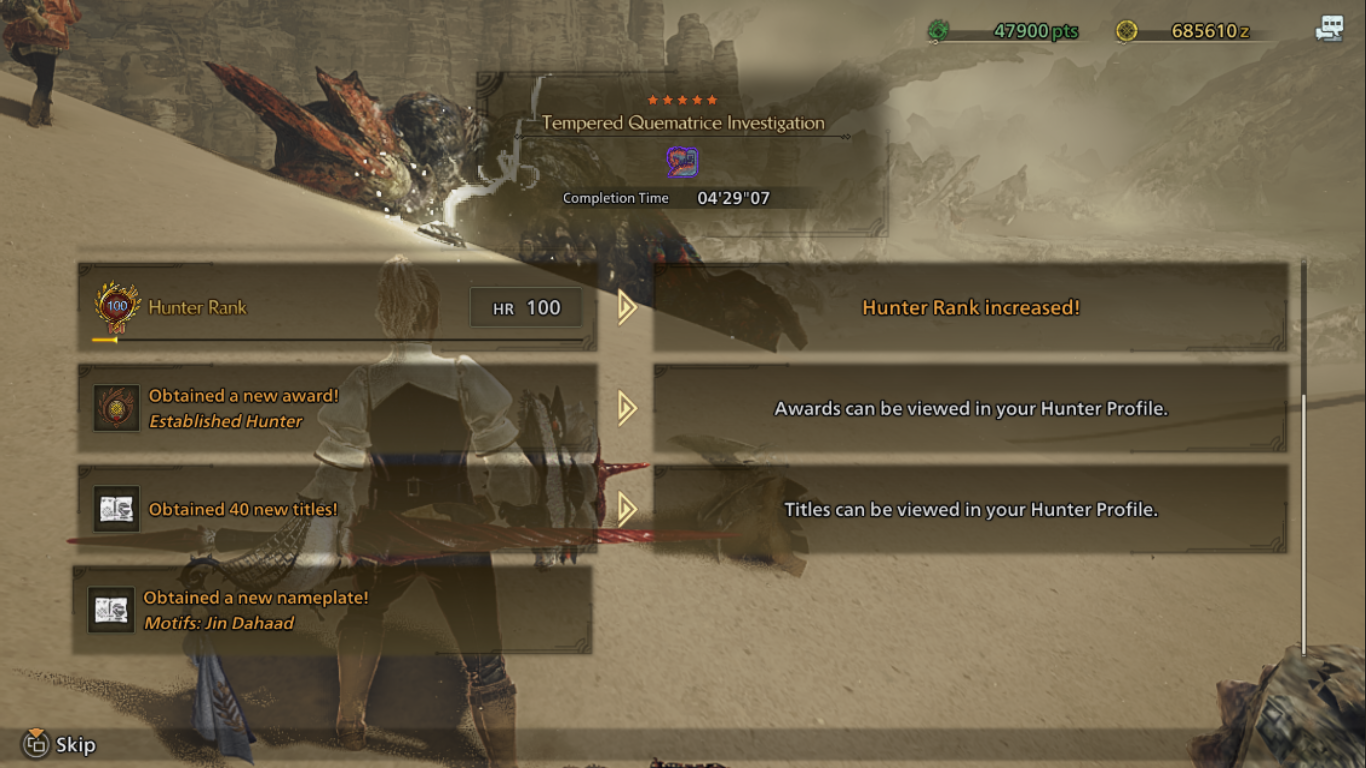Click the Hunter Rank increased message panel

[970, 307]
